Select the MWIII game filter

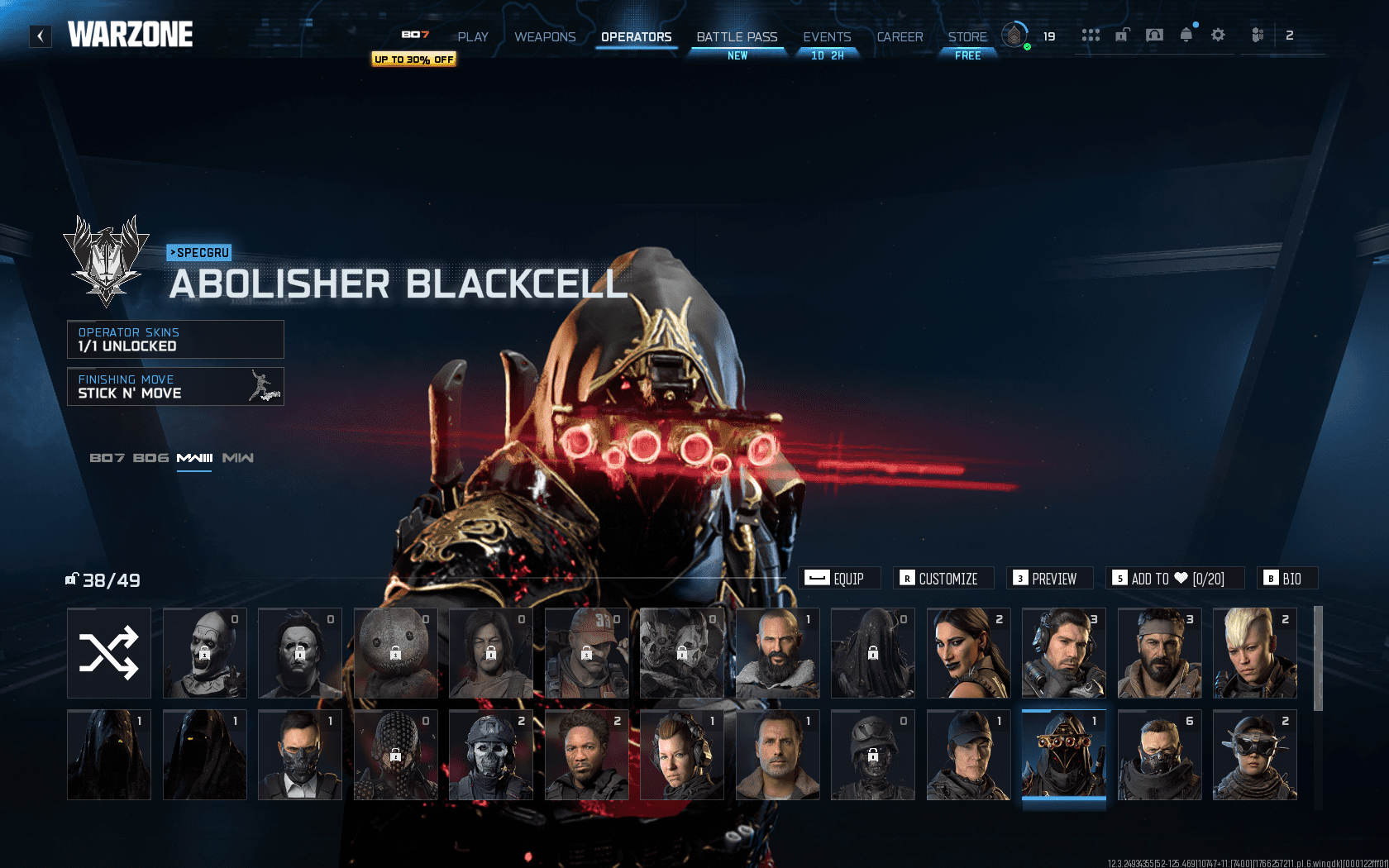(x=194, y=457)
